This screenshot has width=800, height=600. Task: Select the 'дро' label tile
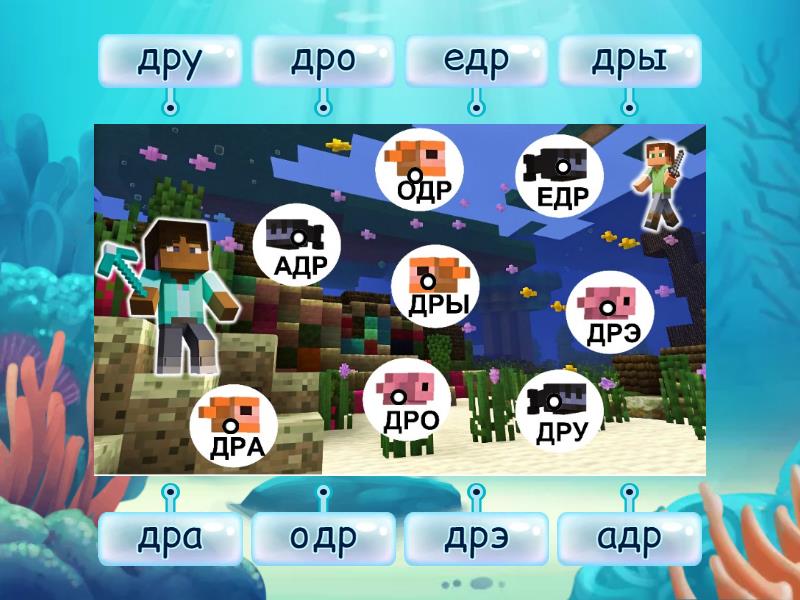(x=323, y=61)
